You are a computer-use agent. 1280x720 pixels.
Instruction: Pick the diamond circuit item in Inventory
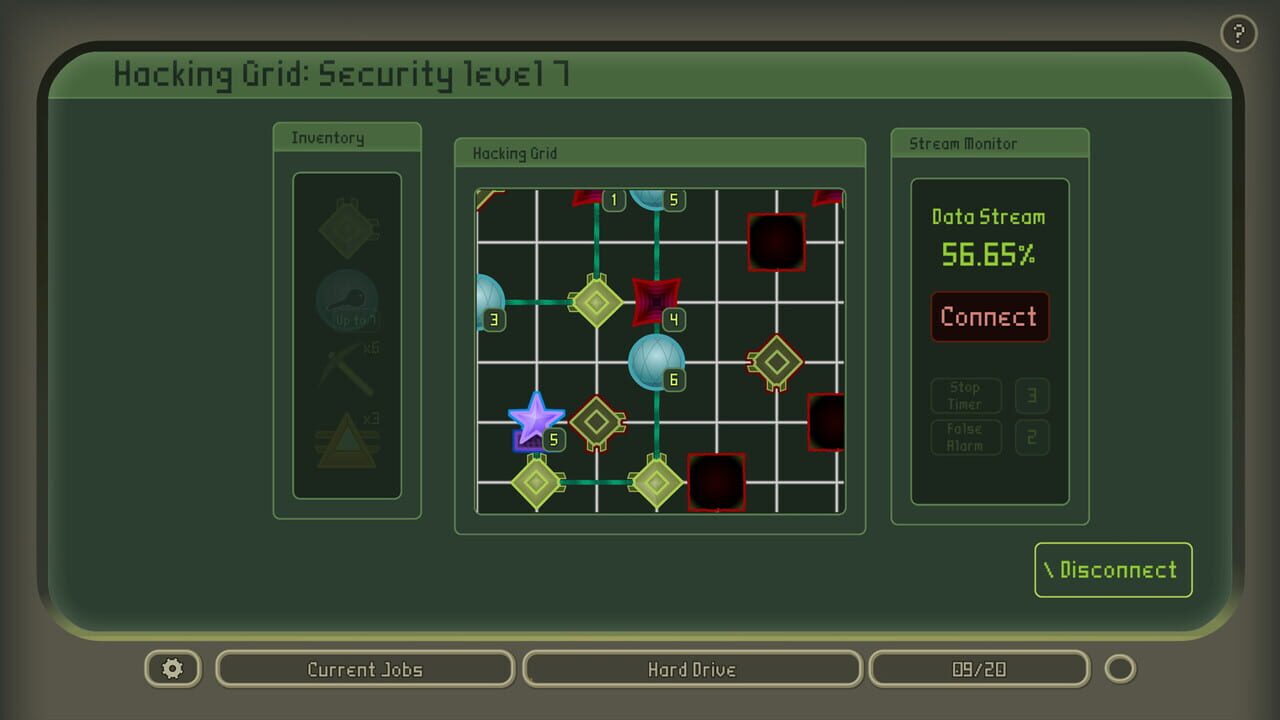pos(347,228)
